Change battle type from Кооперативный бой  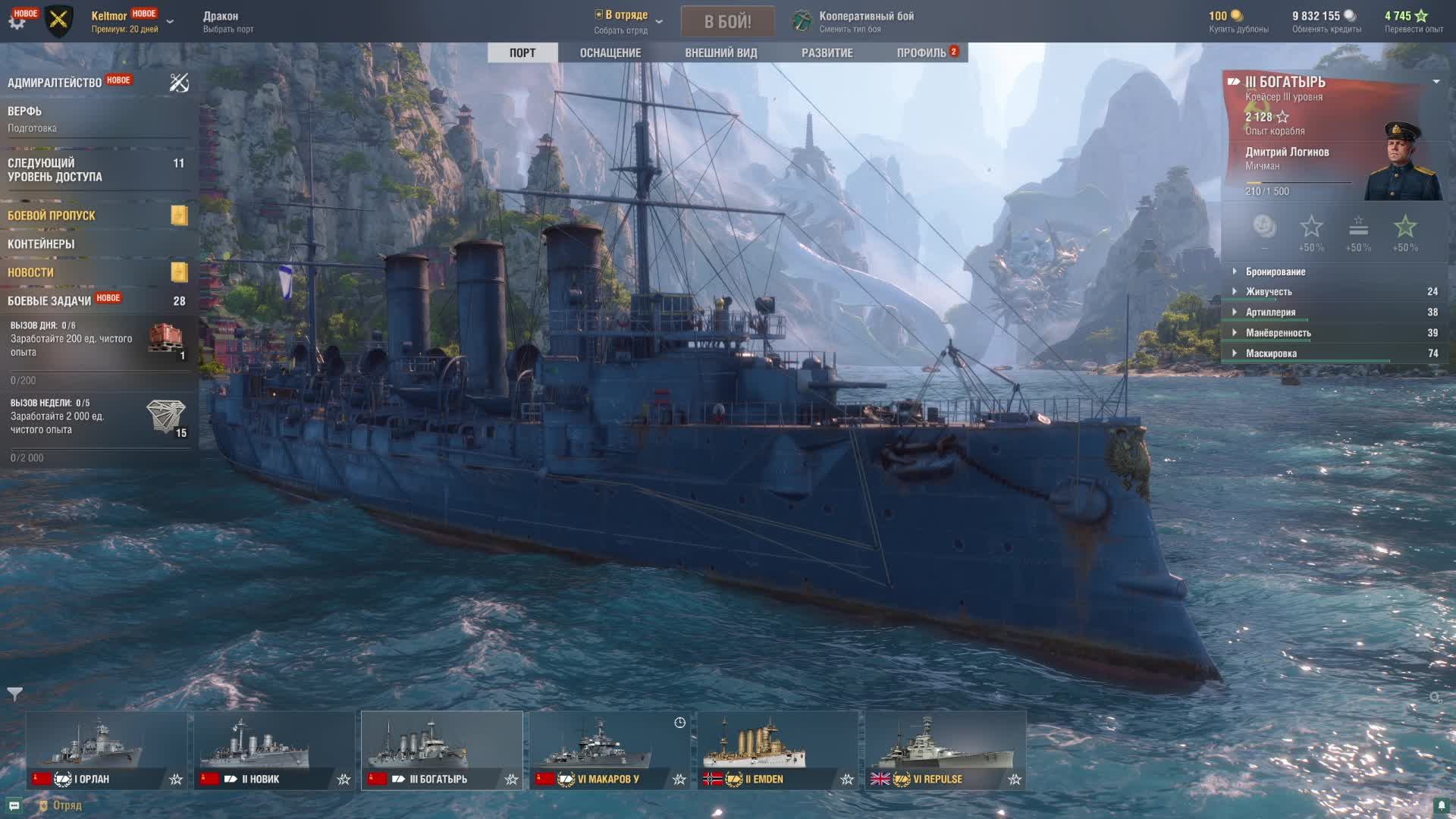pos(865,21)
